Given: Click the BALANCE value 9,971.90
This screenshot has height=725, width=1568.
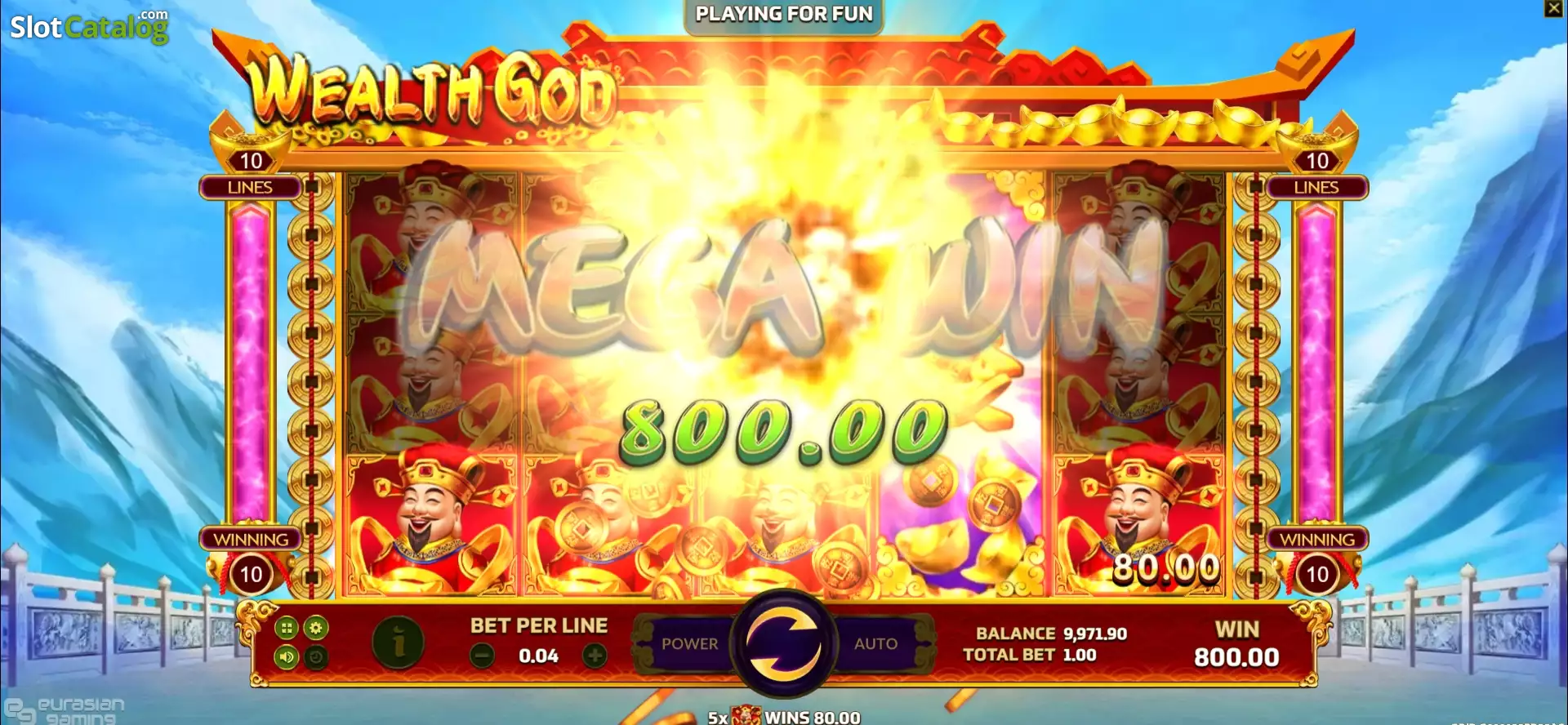Looking at the screenshot, I should point(1094,633).
